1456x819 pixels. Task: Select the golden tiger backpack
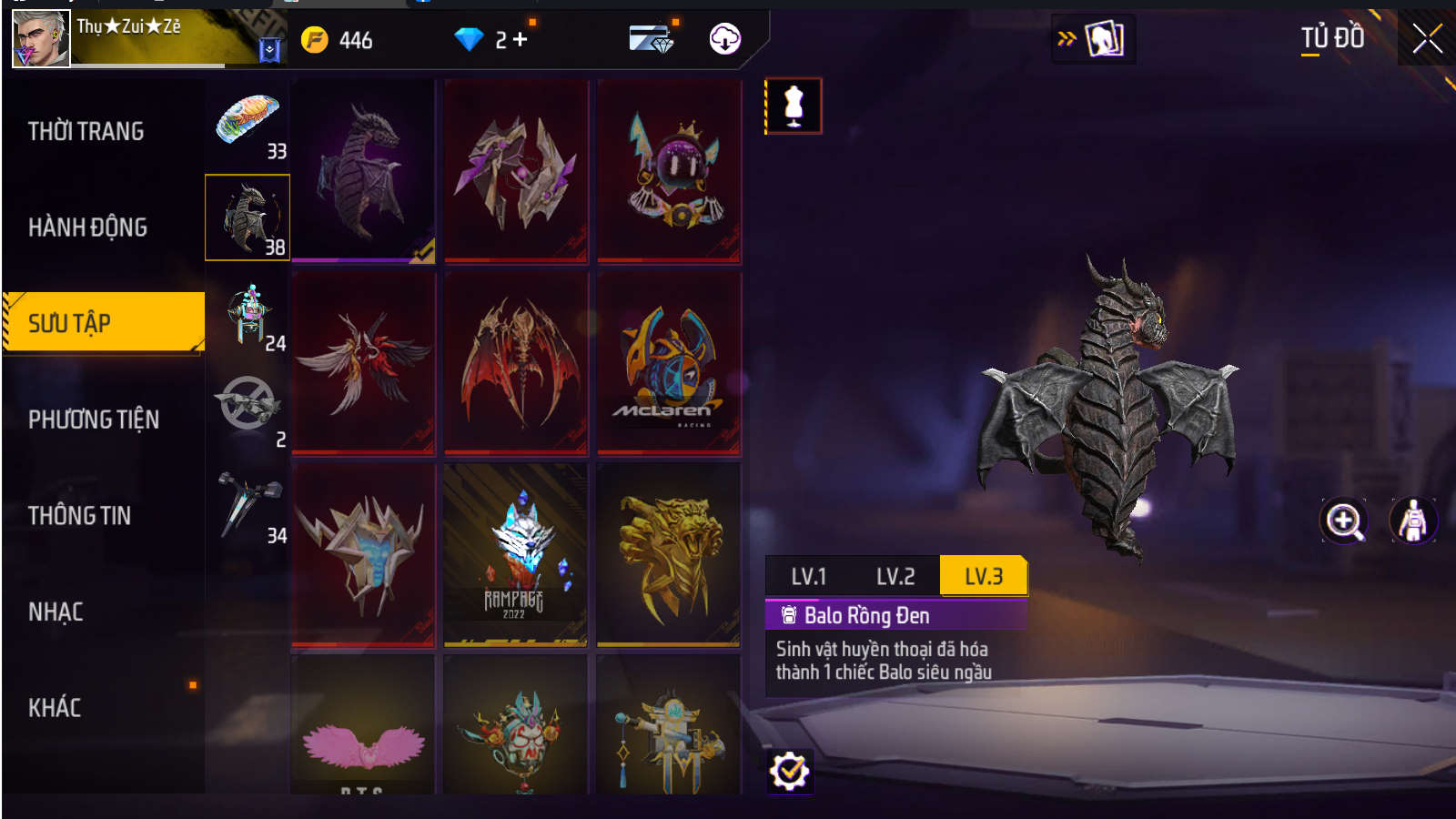(669, 555)
